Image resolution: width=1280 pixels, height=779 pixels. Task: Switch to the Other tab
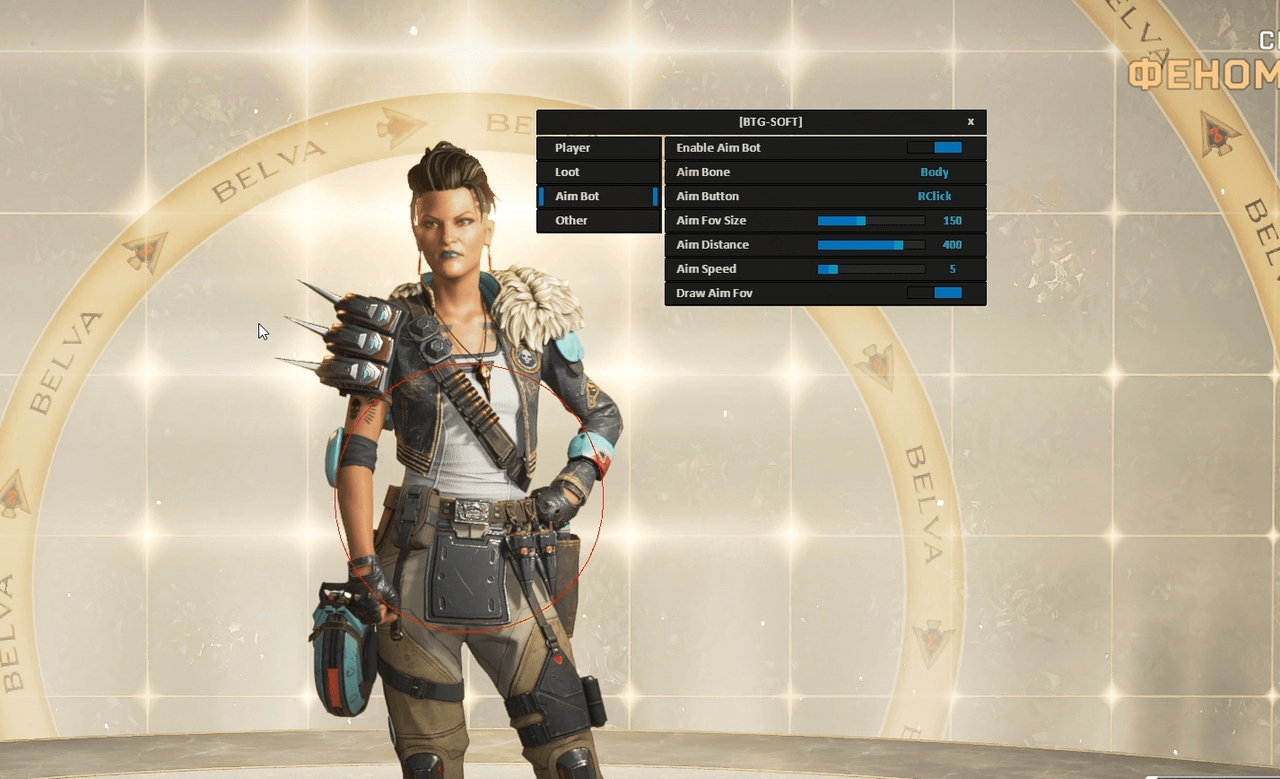[598, 220]
